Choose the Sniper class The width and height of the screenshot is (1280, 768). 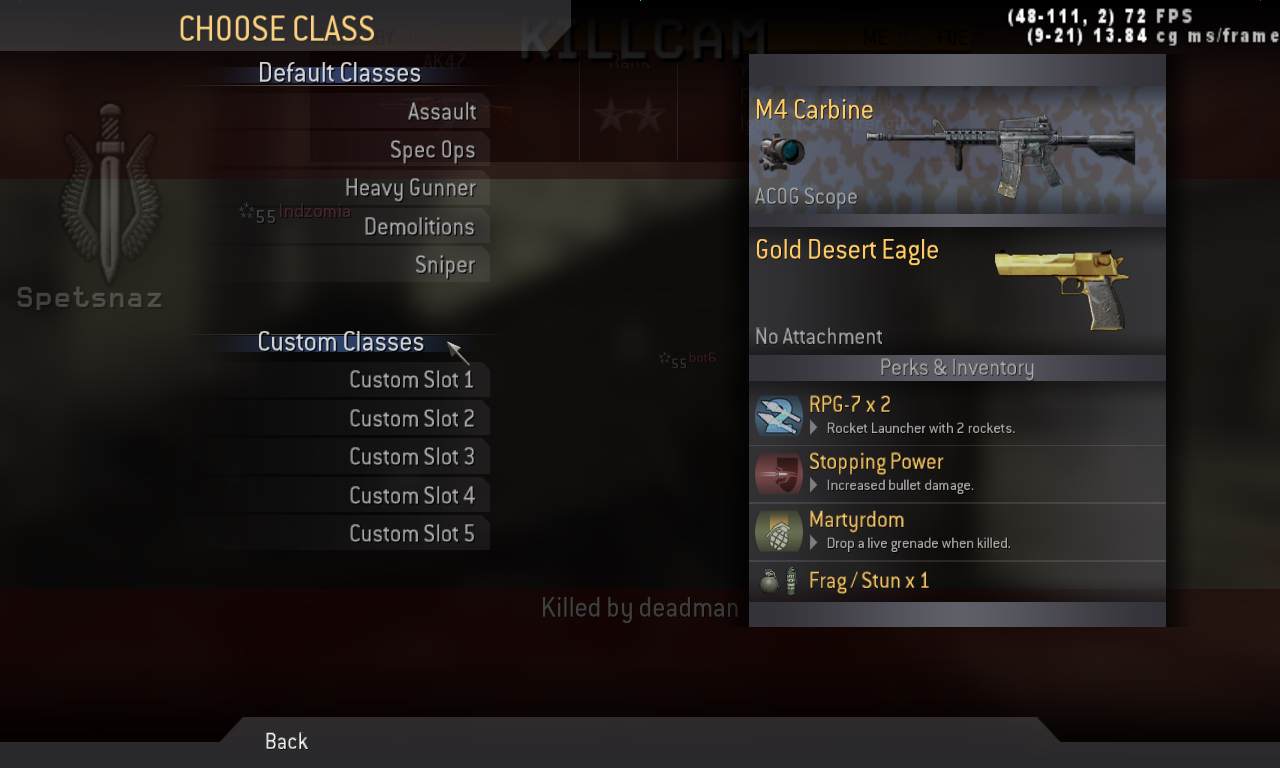444,265
